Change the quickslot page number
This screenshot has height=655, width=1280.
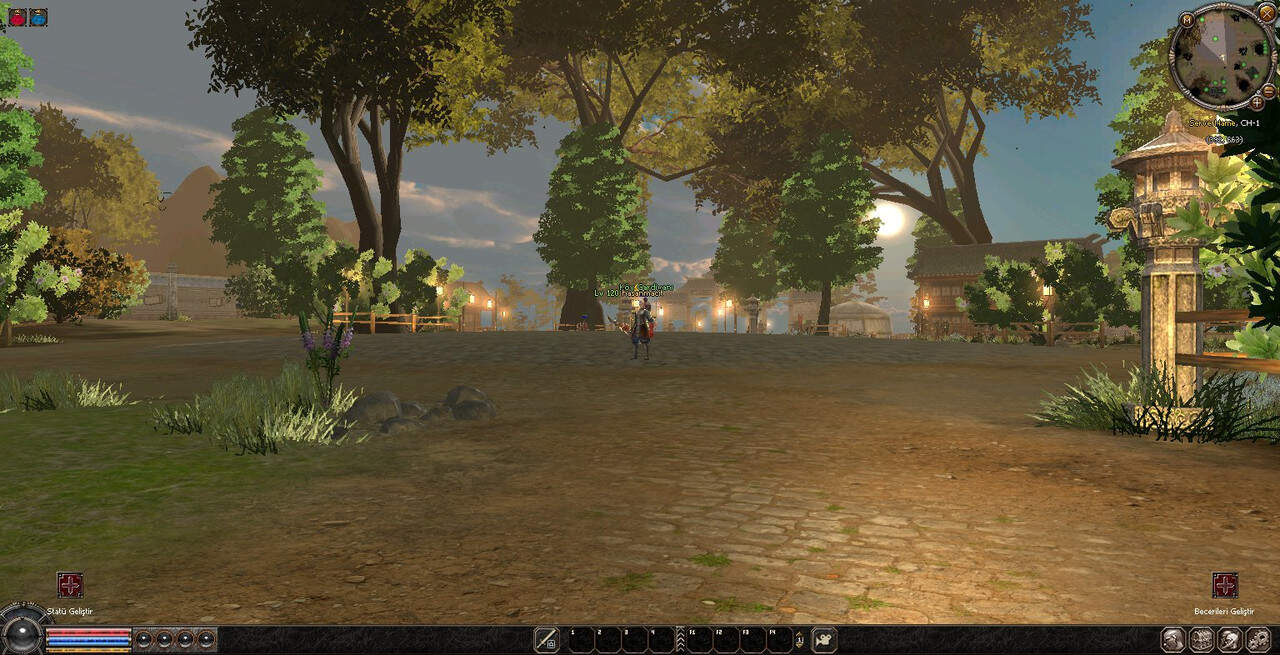tap(799, 640)
